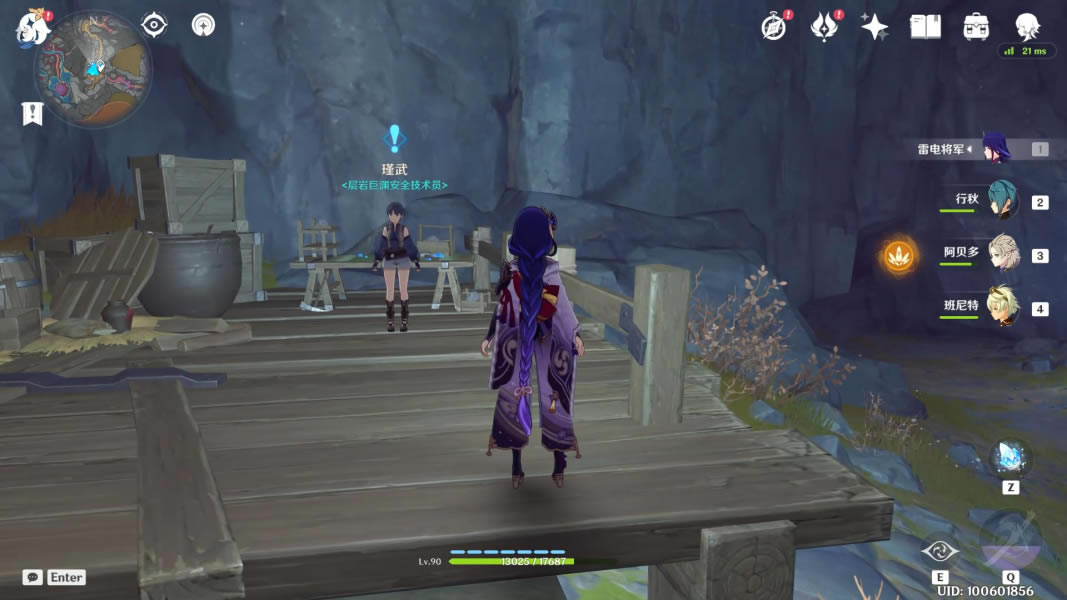Open the co-op mode icon
This screenshot has width=1067, height=600.
(204, 25)
